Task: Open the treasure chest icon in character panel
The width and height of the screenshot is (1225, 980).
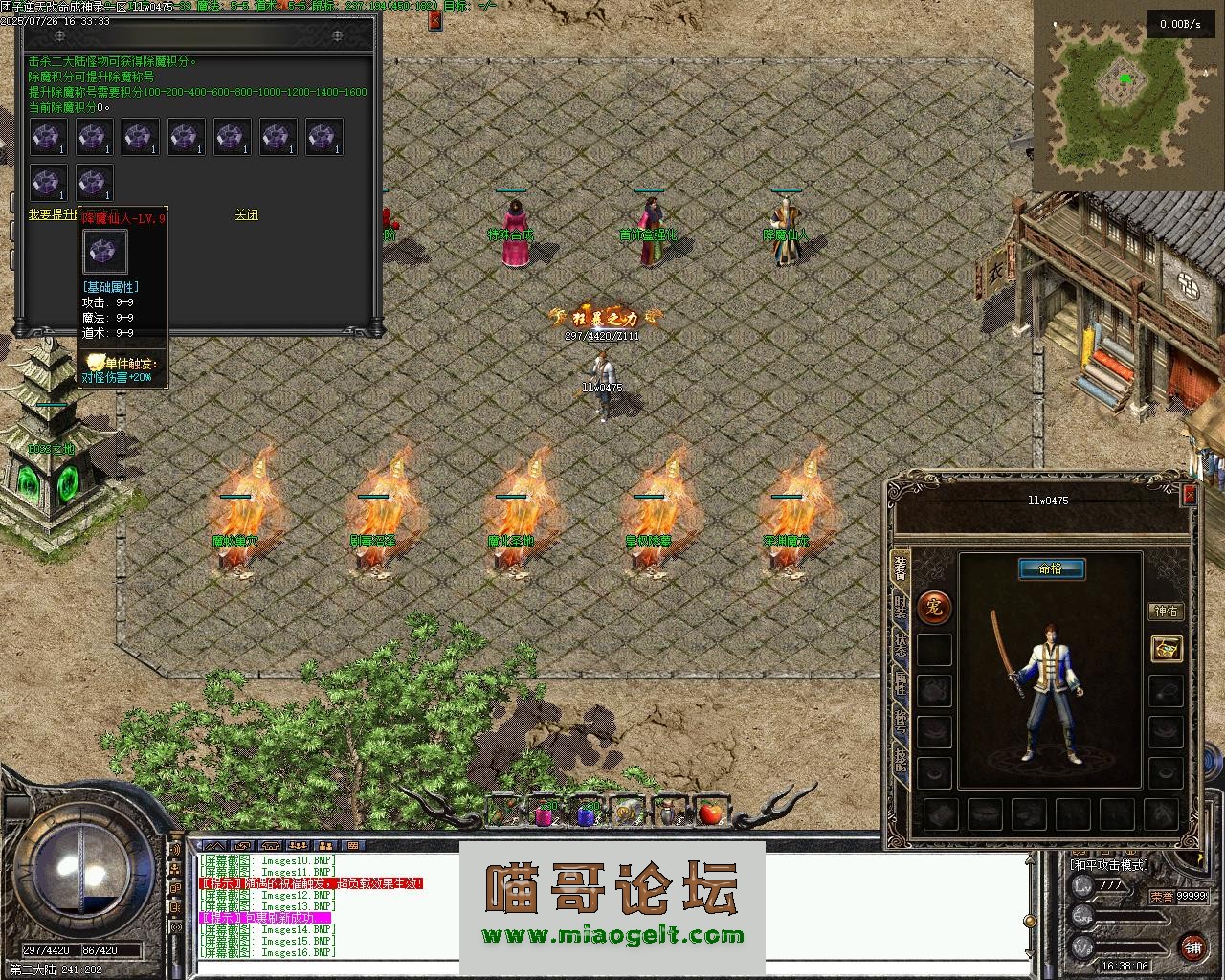Action: point(1166,649)
